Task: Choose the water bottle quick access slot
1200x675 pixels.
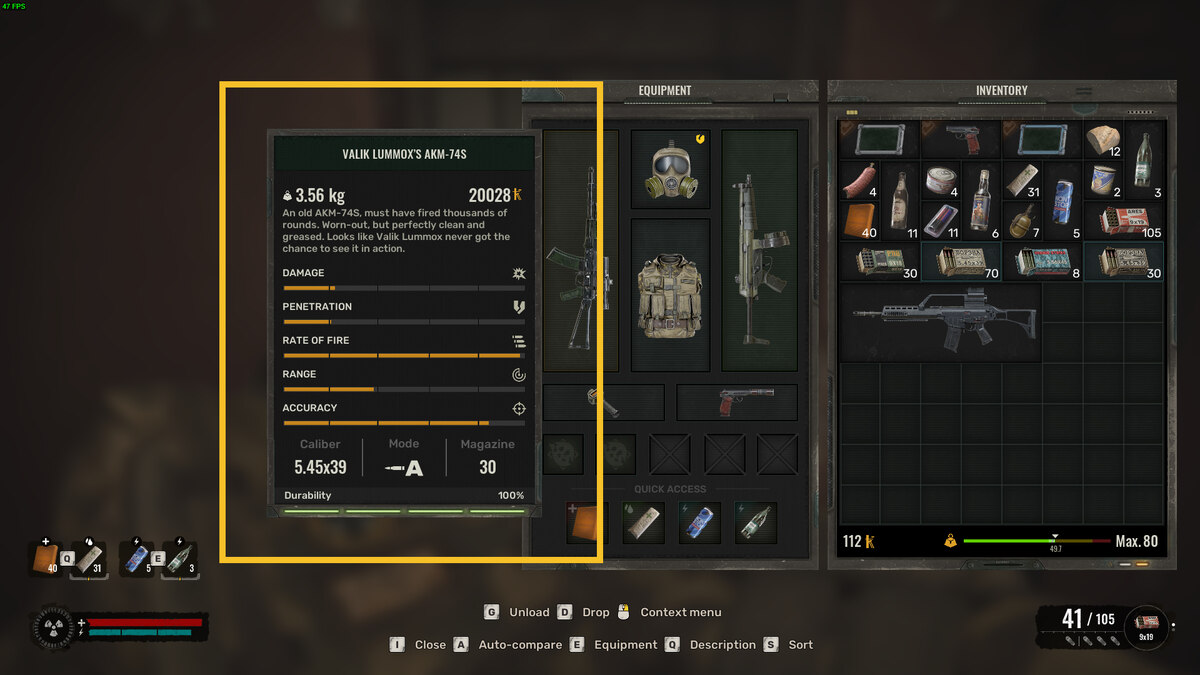Action: coord(755,522)
